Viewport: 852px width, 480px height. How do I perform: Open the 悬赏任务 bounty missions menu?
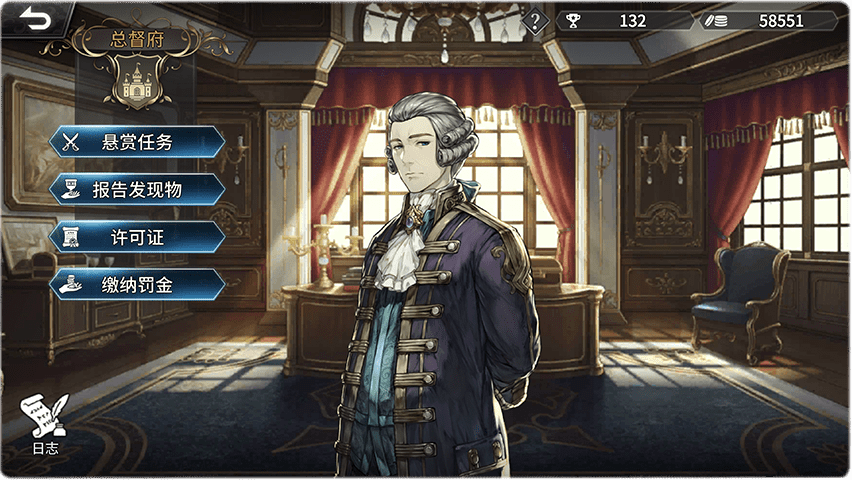137,142
